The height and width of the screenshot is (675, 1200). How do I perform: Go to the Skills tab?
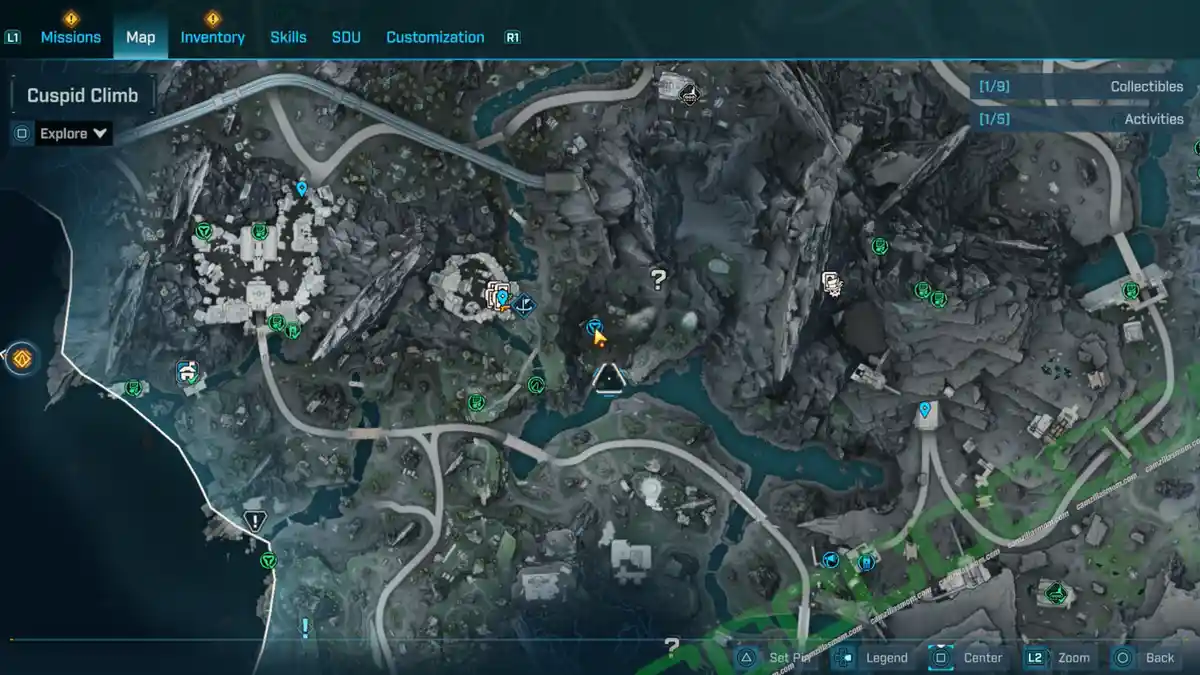coord(288,37)
